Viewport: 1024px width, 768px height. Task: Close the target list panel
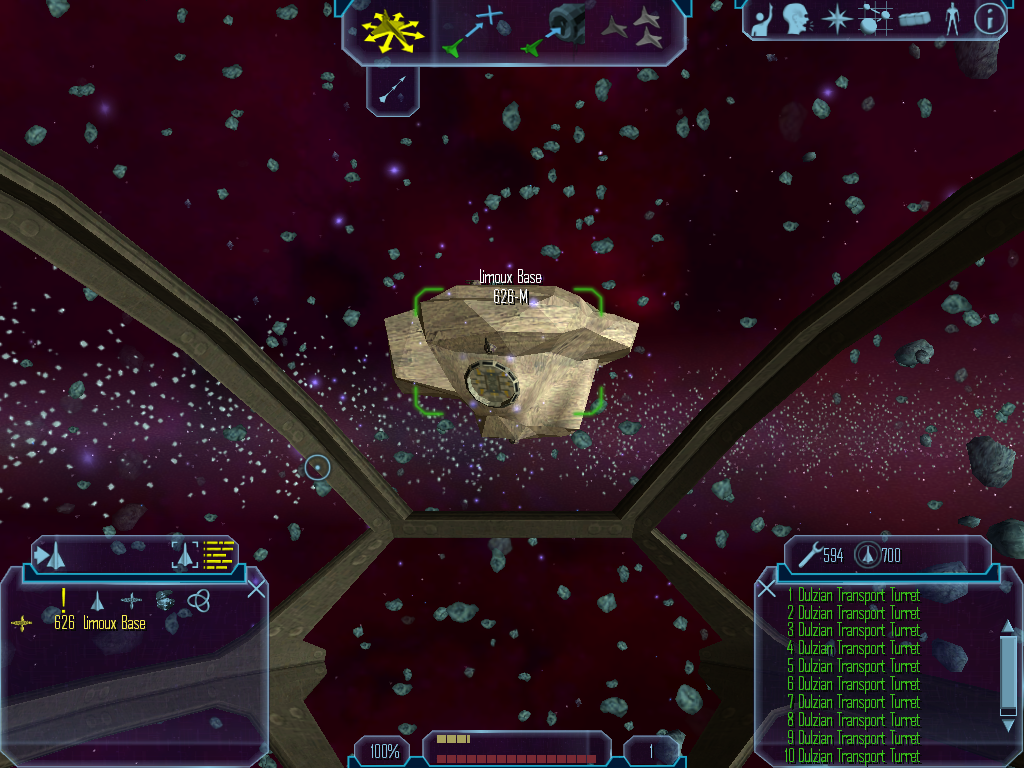(x=256, y=589)
